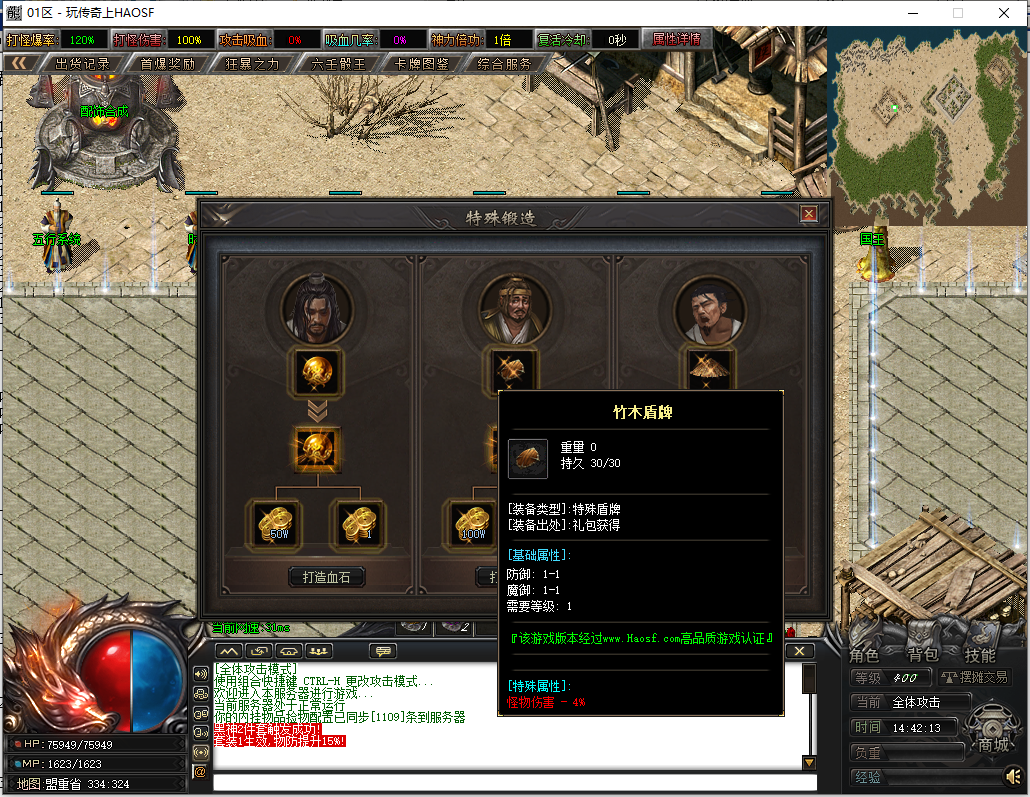Open the 六壬骰王 menu
The width and height of the screenshot is (1030, 797).
pyautogui.click(x=338, y=64)
